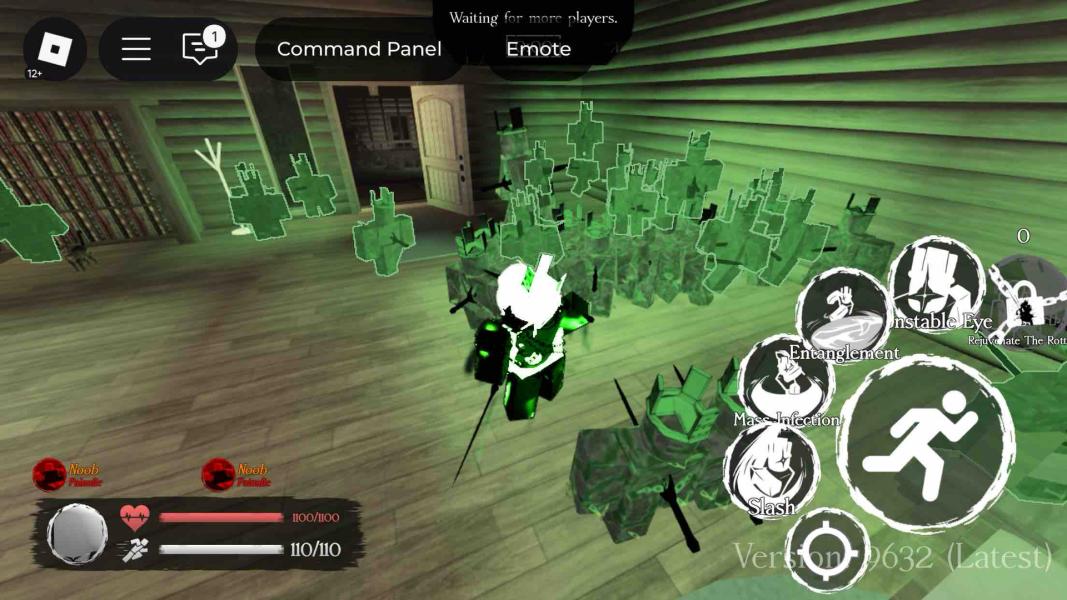Trigger the Entanglement ability
This screenshot has height=600, width=1067.
[x=844, y=314]
